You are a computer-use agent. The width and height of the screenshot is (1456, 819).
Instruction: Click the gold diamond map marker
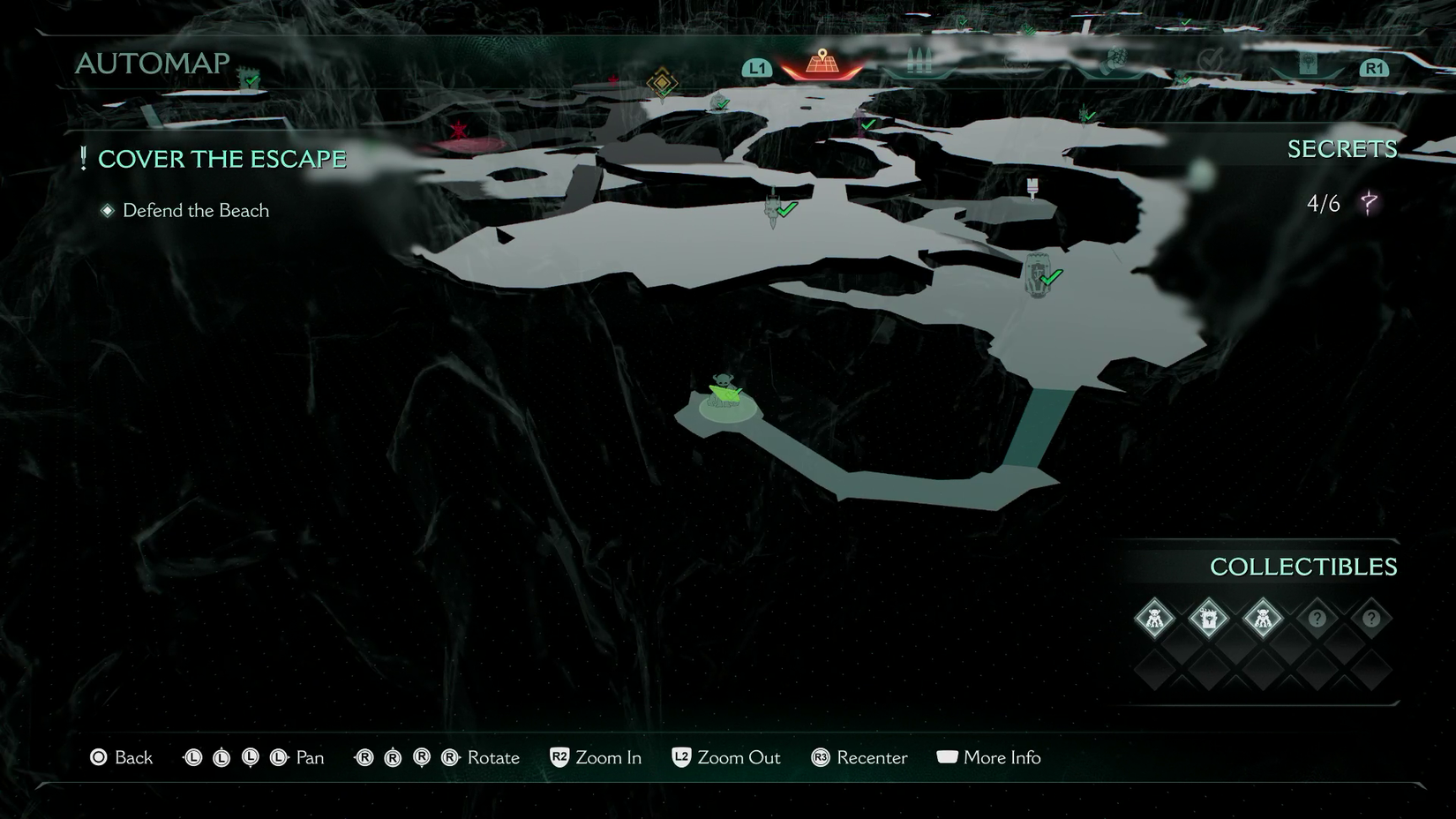coord(661,83)
